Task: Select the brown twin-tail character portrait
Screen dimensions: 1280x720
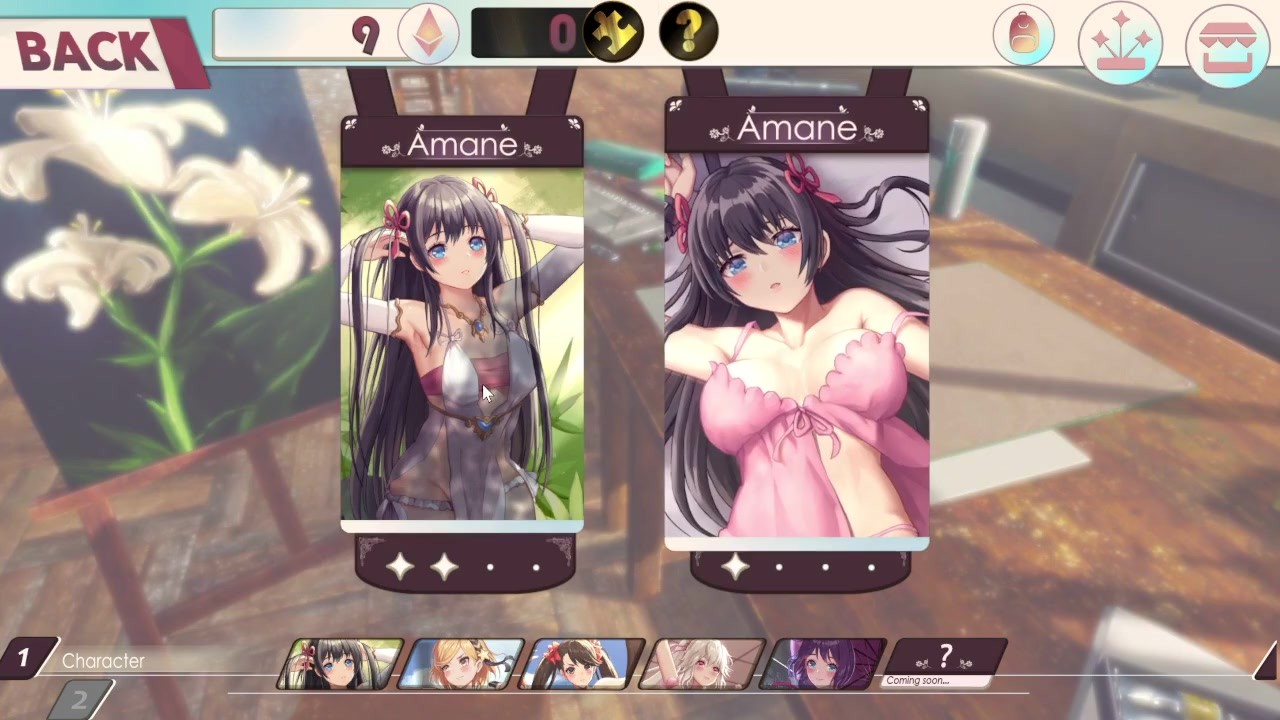Action: click(583, 664)
